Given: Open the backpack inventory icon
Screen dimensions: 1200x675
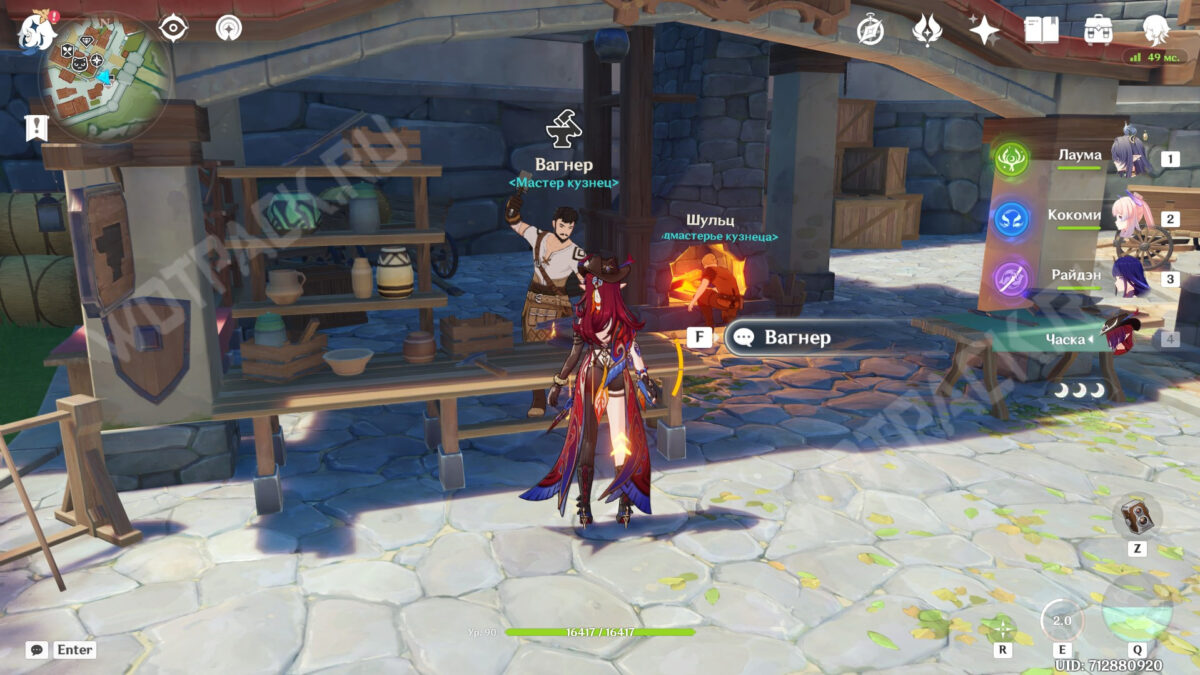Looking at the screenshot, I should point(1098,29).
